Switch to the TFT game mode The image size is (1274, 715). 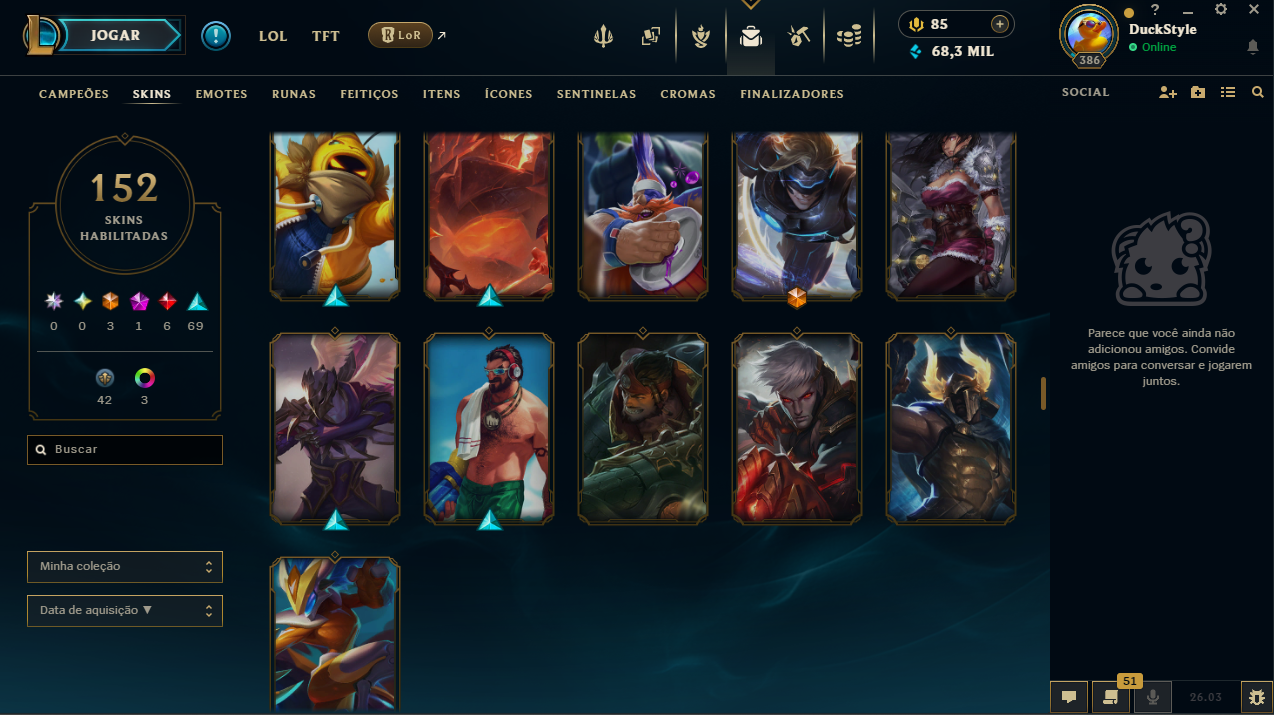[x=325, y=36]
